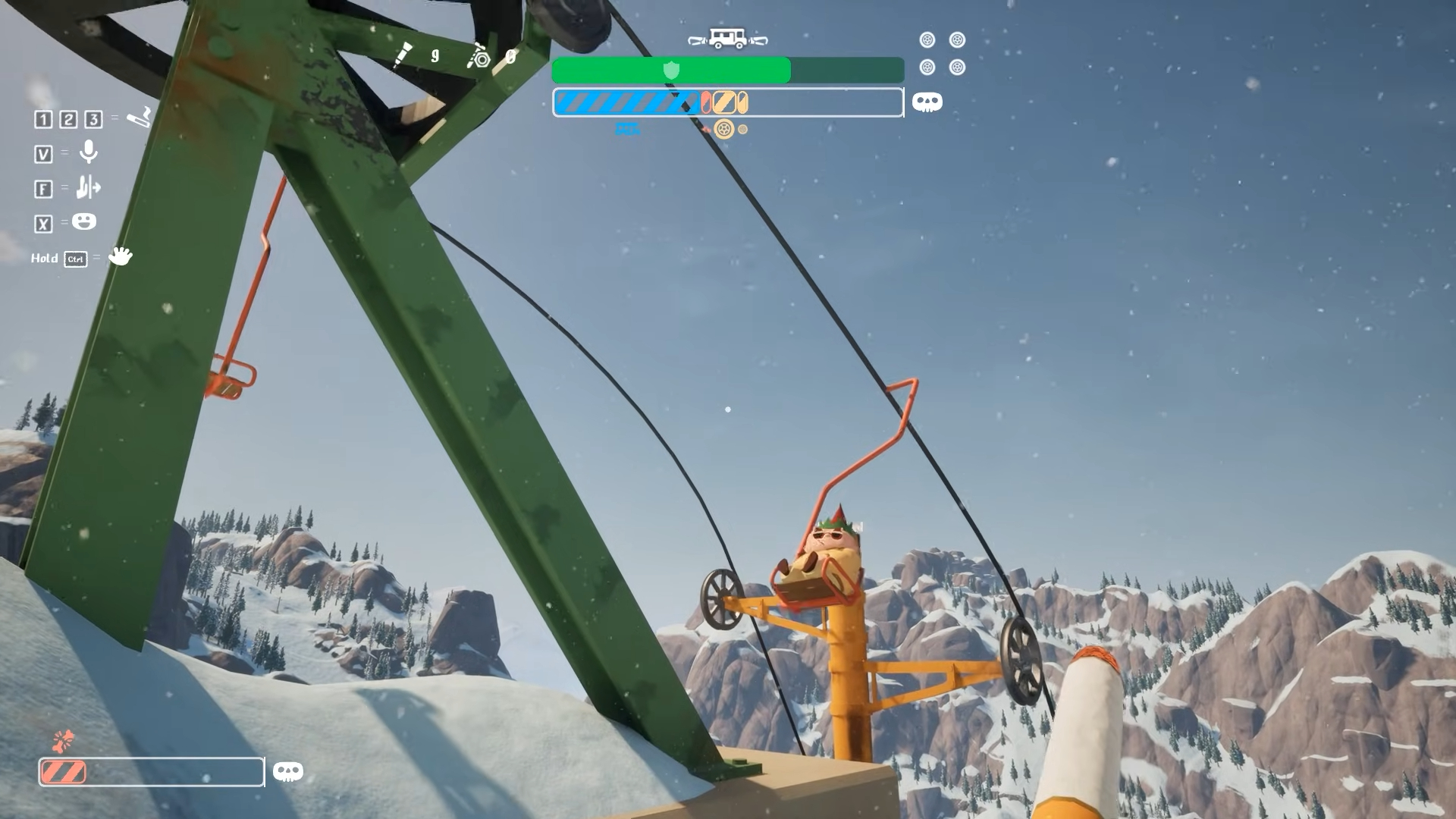Click the waving hand icon
This screenshot has height=819, width=1456.
[120, 256]
